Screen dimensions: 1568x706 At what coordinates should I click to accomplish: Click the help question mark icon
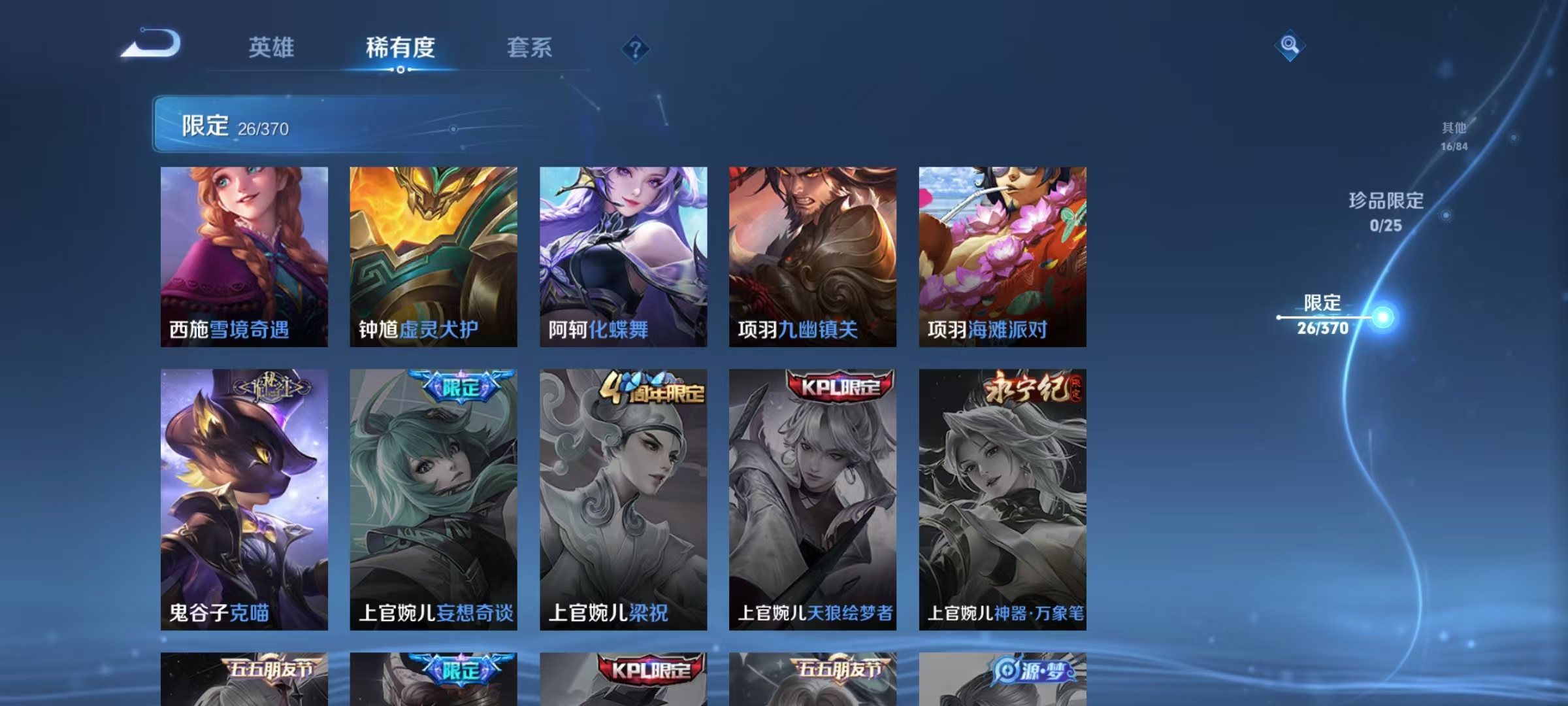[x=636, y=49]
